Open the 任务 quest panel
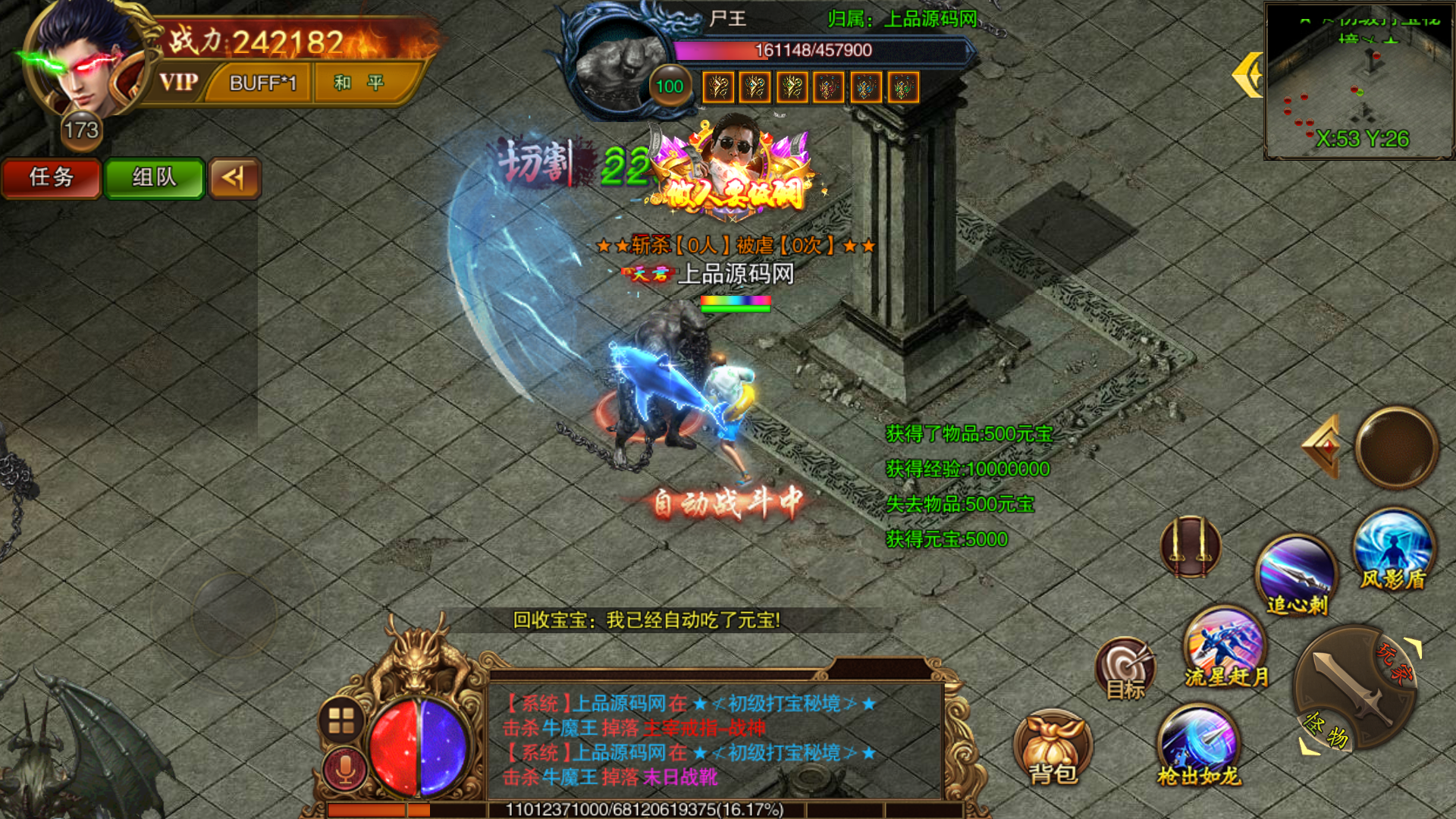The image size is (1456, 819). pyautogui.click(x=52, y=178)
